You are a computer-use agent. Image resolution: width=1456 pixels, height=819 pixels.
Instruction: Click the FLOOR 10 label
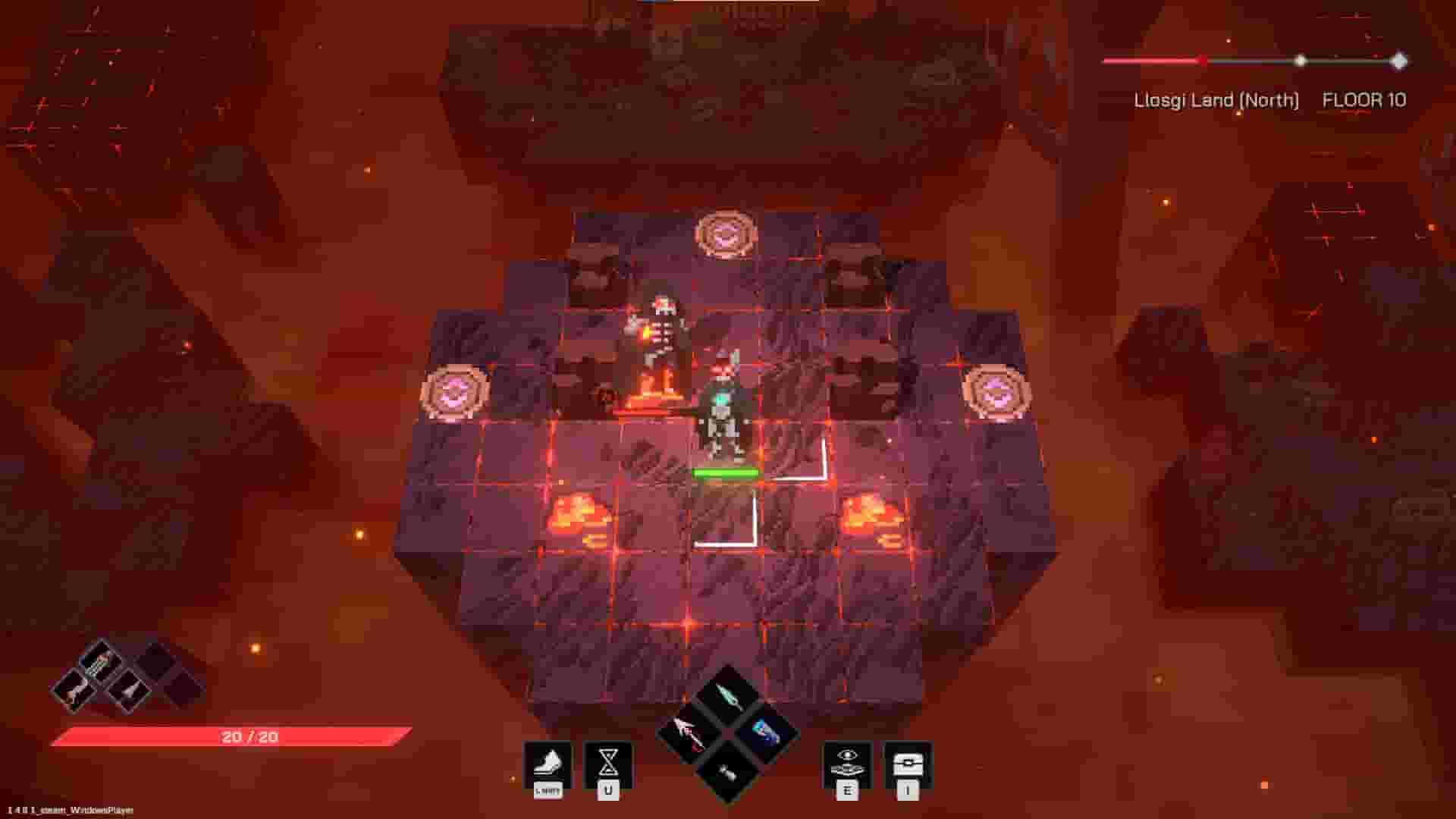(x=1363, y=99)
